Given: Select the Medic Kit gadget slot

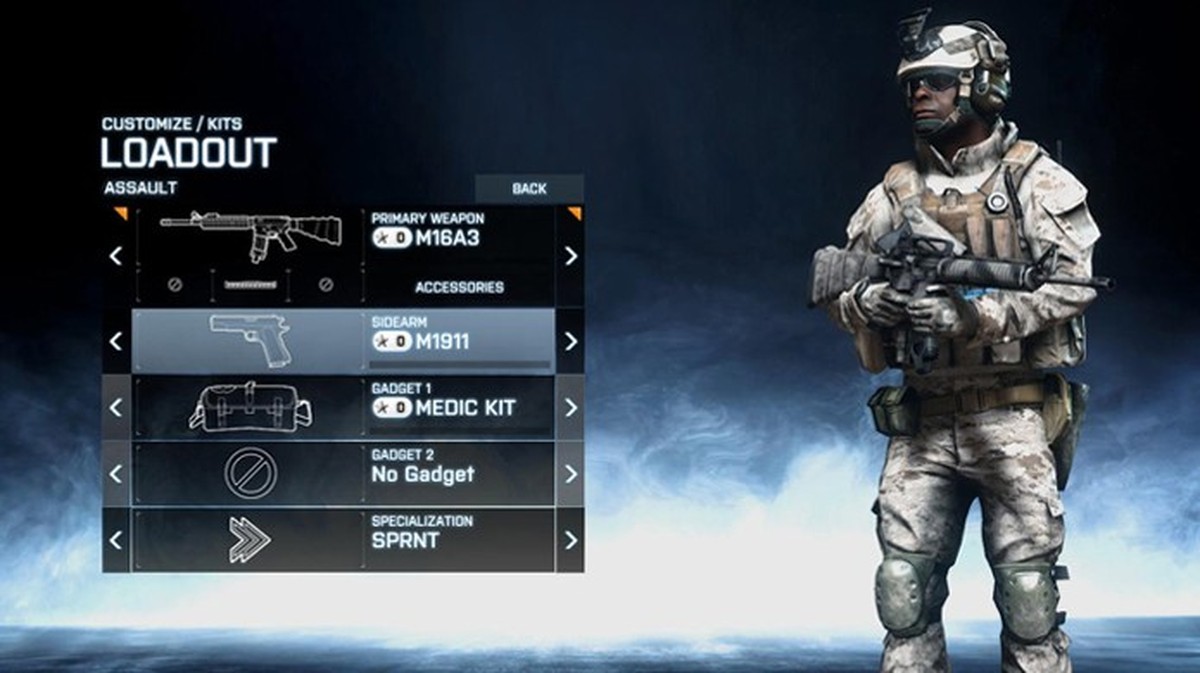Looking at the screenshot, I should [343, 408].
